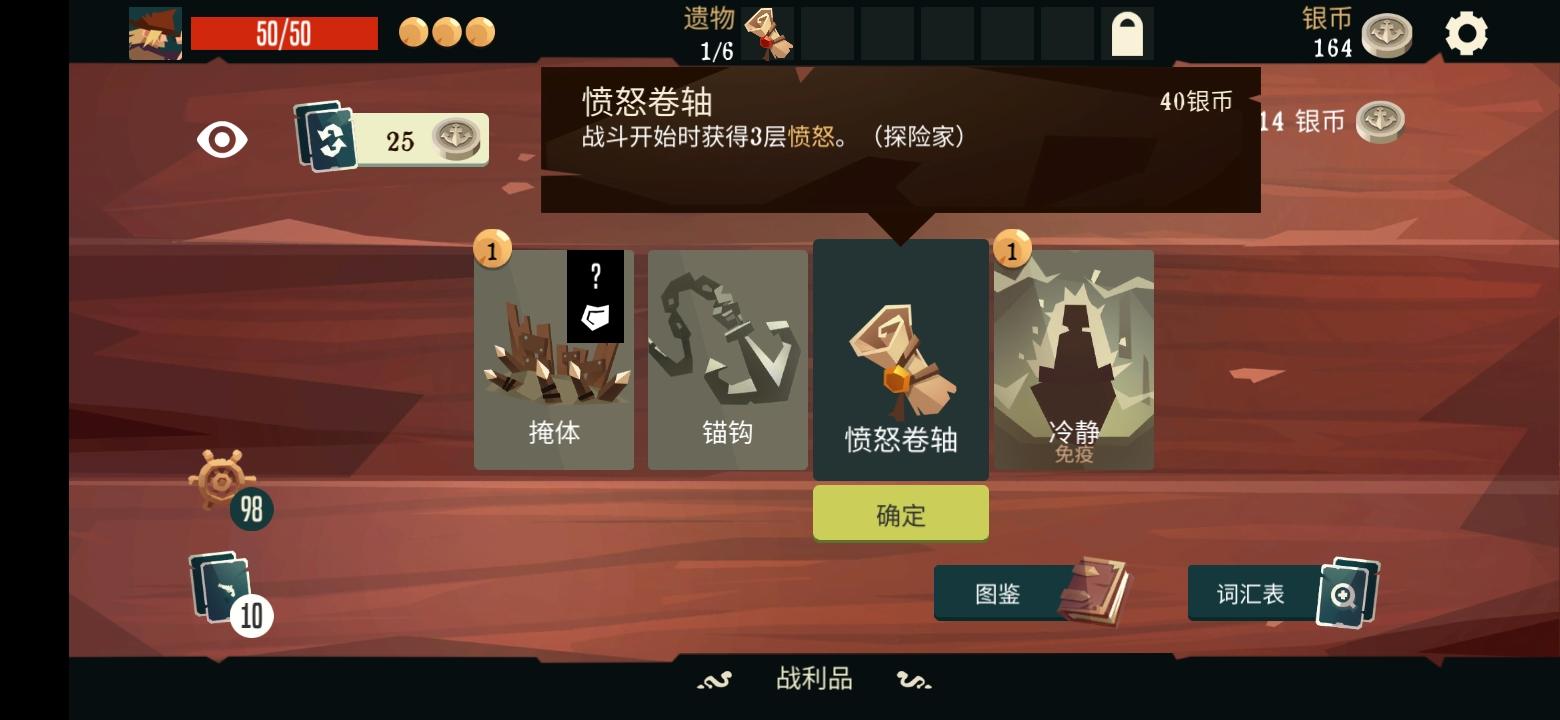
Task: Click the locked relic slot
Action: pyautogui.click(x=1127, y=33)
